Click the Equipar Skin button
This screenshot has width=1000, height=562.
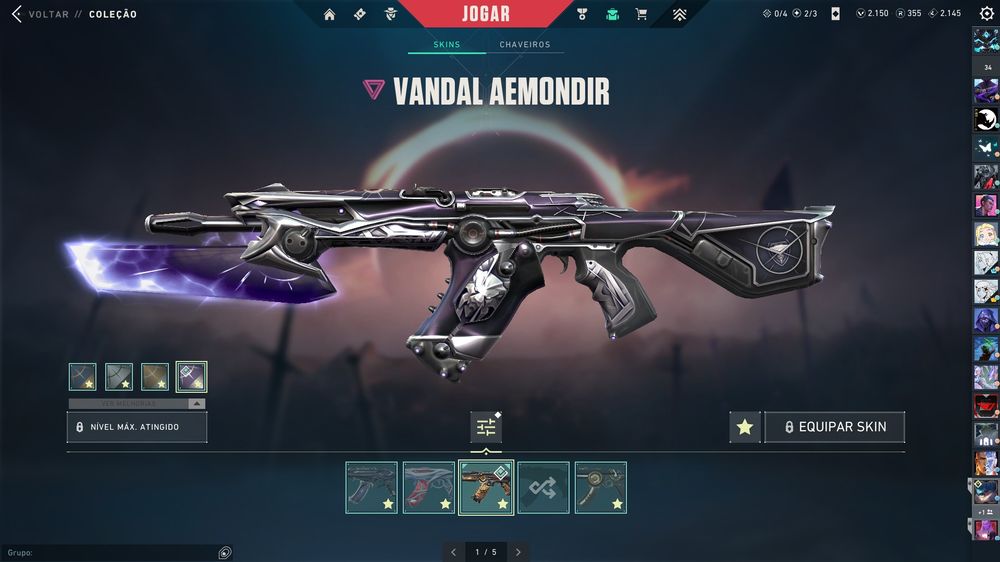[834, 427]
